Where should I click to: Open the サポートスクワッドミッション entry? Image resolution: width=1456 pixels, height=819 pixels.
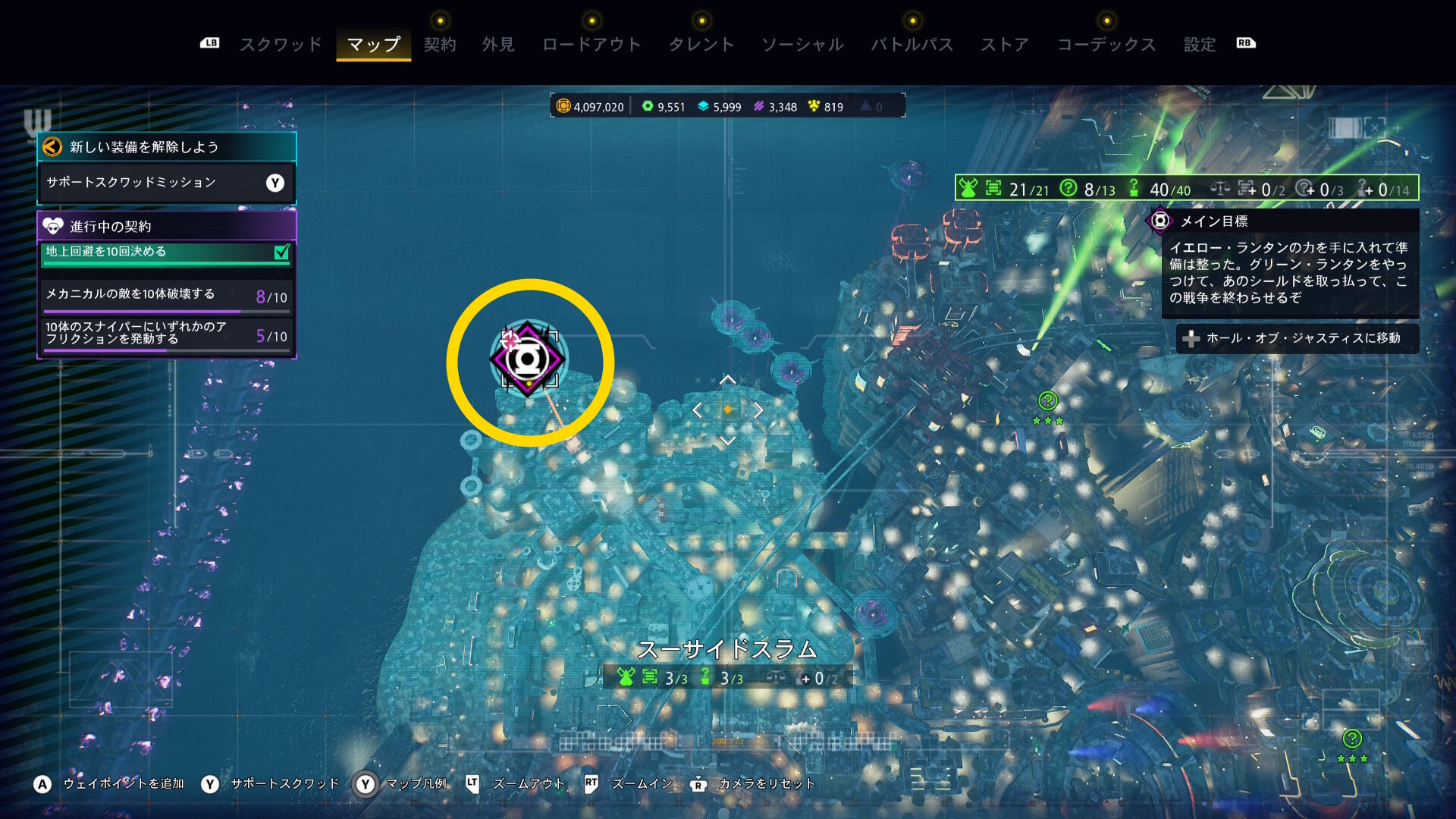(166, 183)
